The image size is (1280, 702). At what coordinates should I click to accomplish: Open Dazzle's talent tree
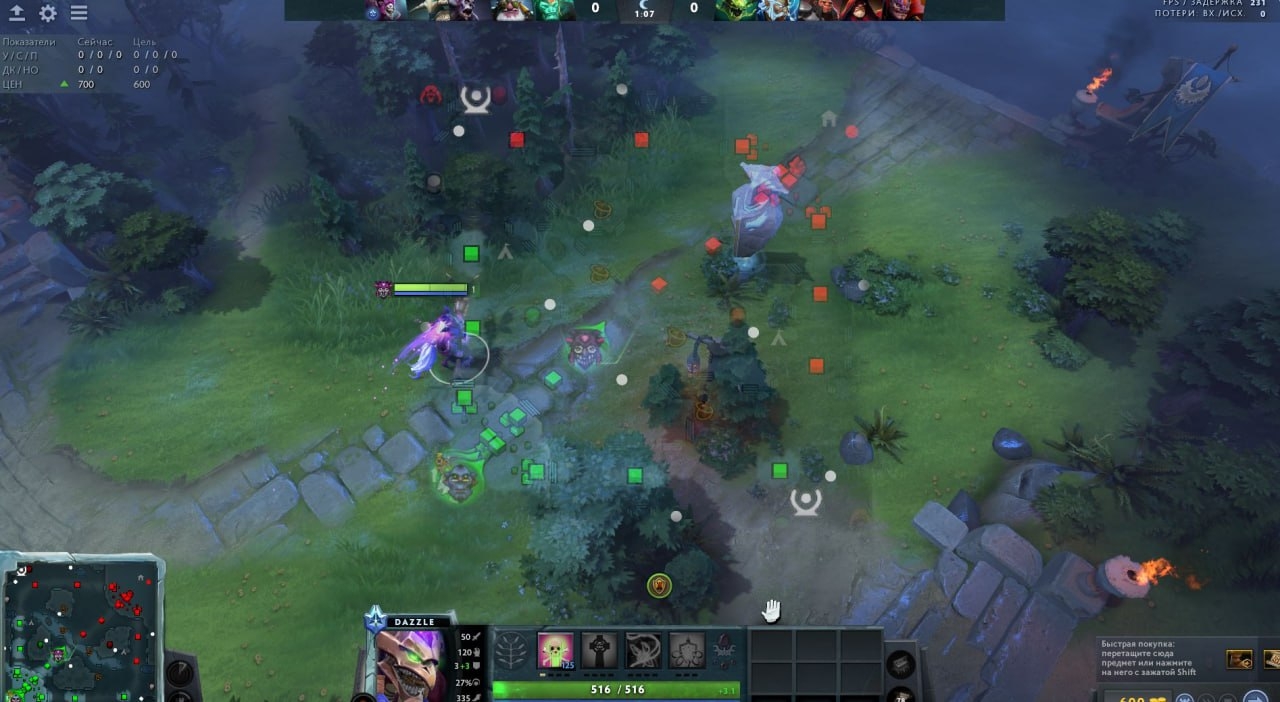(511, 650)
